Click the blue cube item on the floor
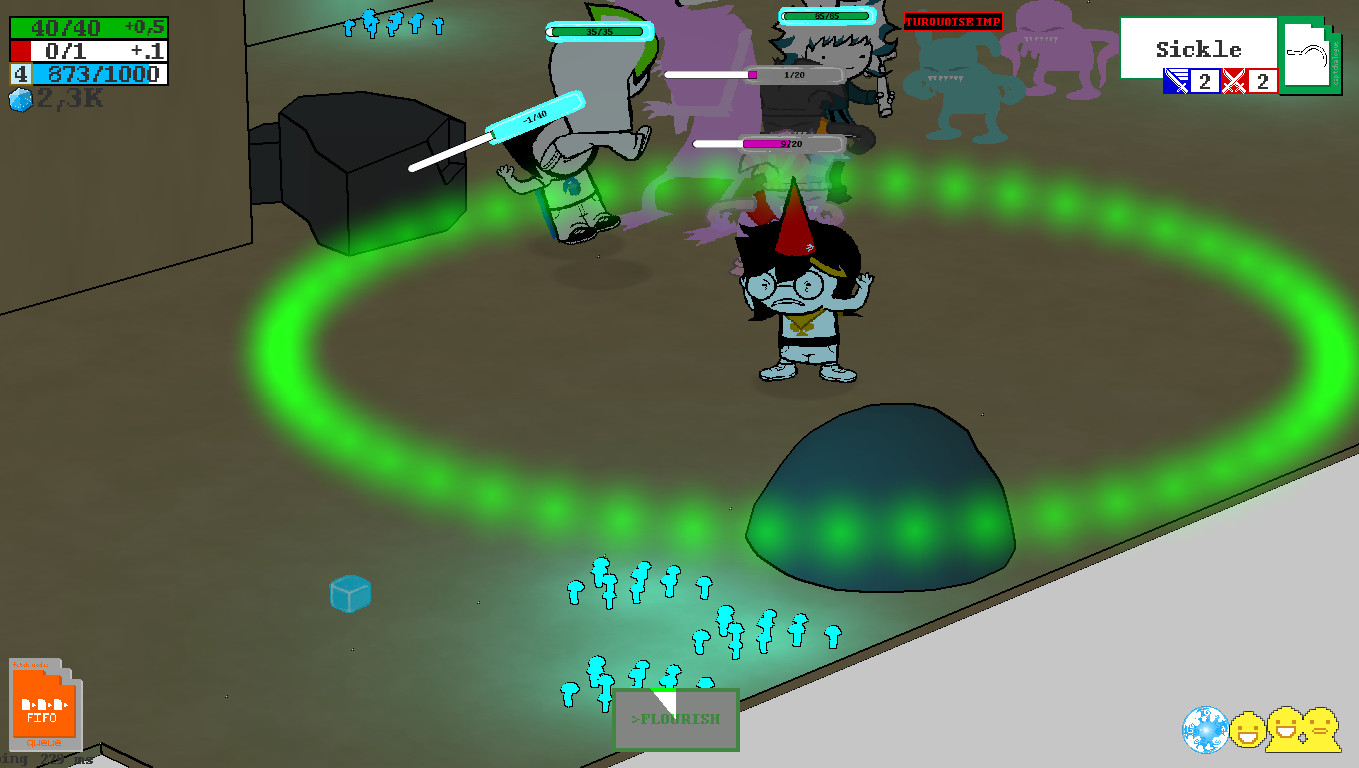The height and width of the screenshot is (768, 1359). pos(349,593)
